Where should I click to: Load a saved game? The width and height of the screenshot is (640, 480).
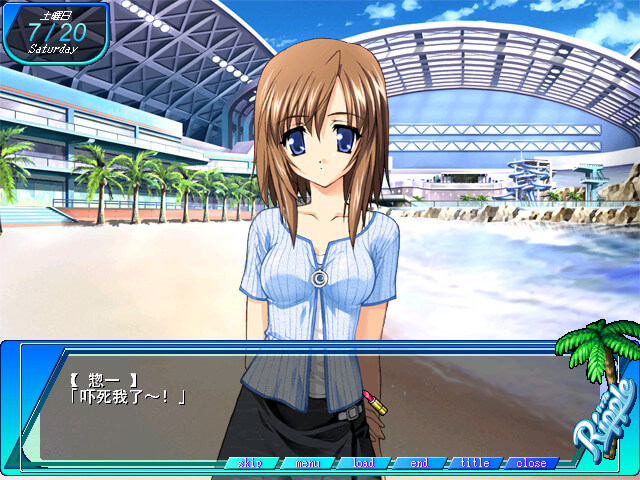click(x=363, y=463)
